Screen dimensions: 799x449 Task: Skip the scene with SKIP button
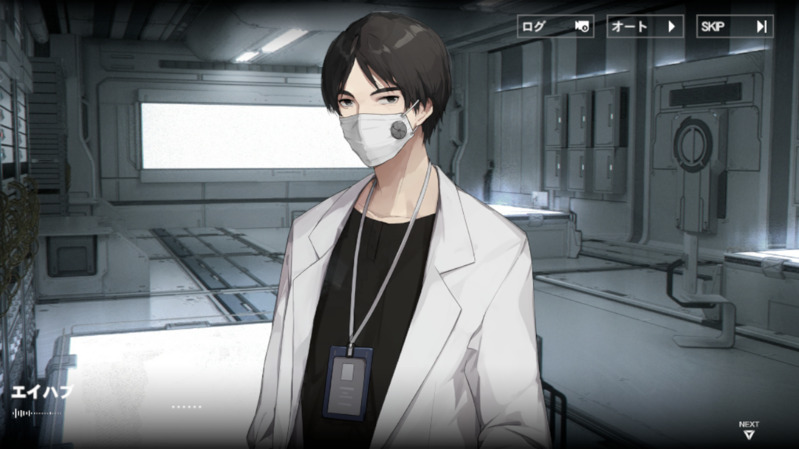click(x=734, y=26)
